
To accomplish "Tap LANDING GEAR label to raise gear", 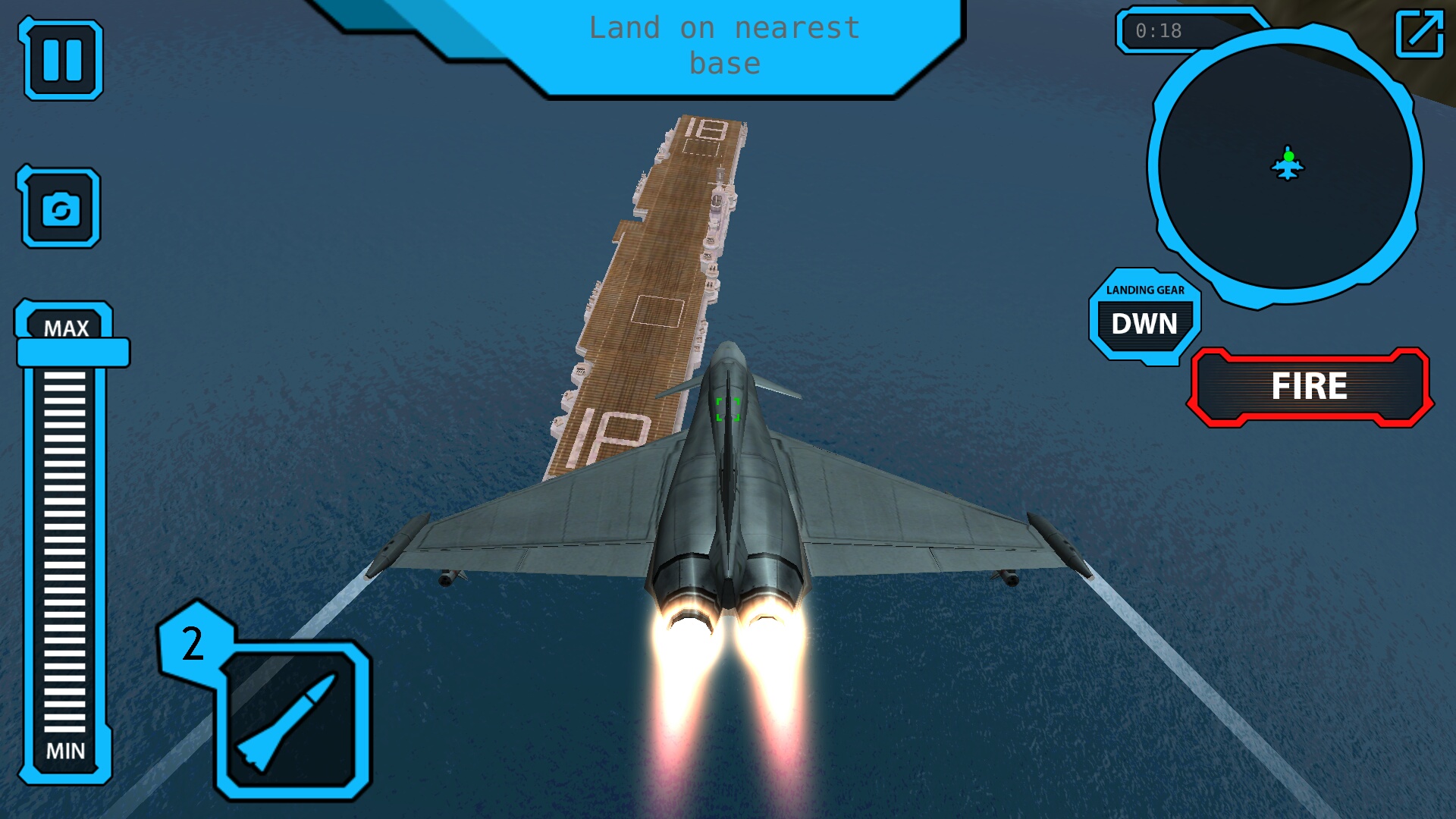I will tap(1144, 290).
